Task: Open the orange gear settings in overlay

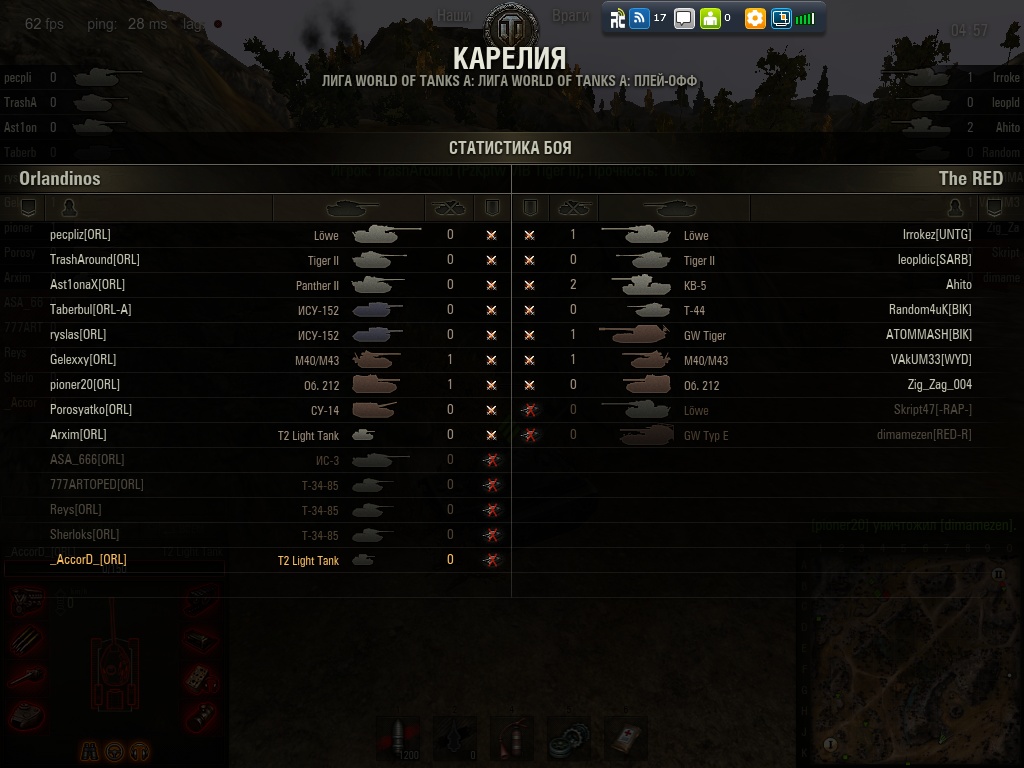Action: 755,18
